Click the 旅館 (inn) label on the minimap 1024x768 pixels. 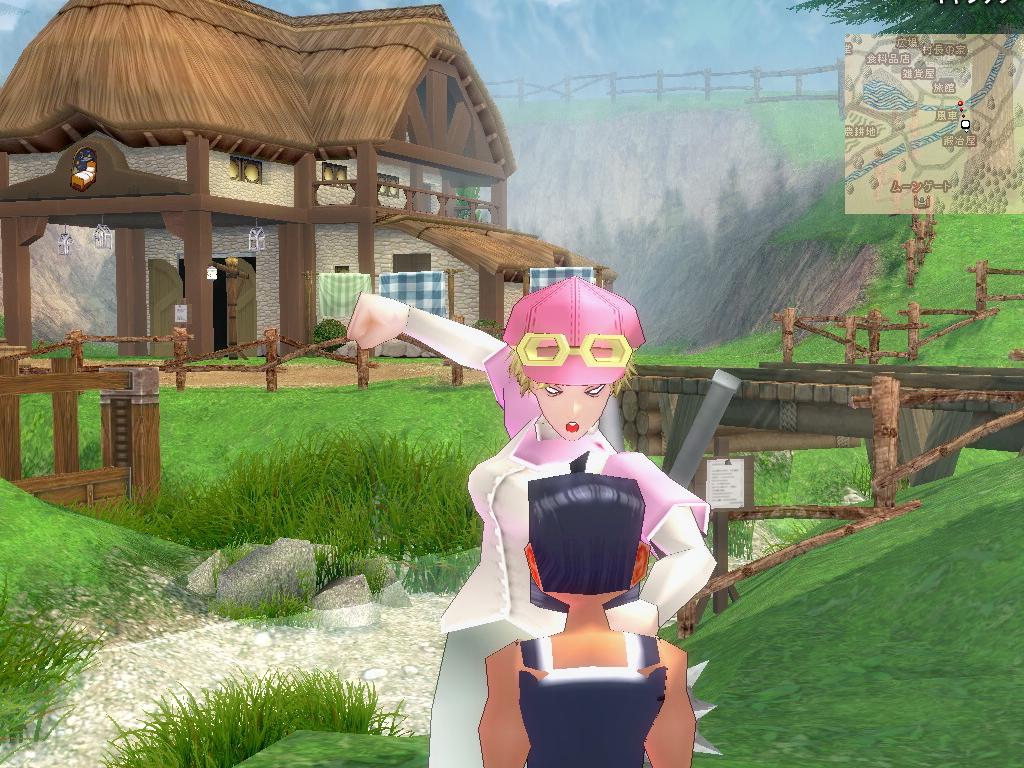943,88
